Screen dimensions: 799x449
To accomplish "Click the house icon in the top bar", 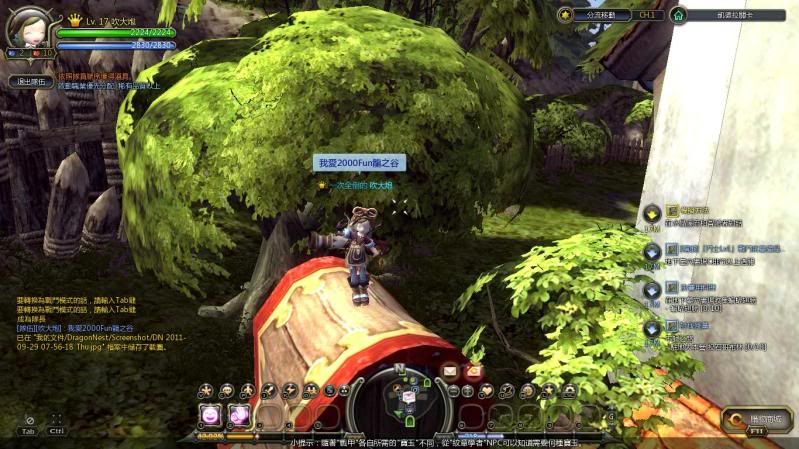I will [x=678, y=15].
